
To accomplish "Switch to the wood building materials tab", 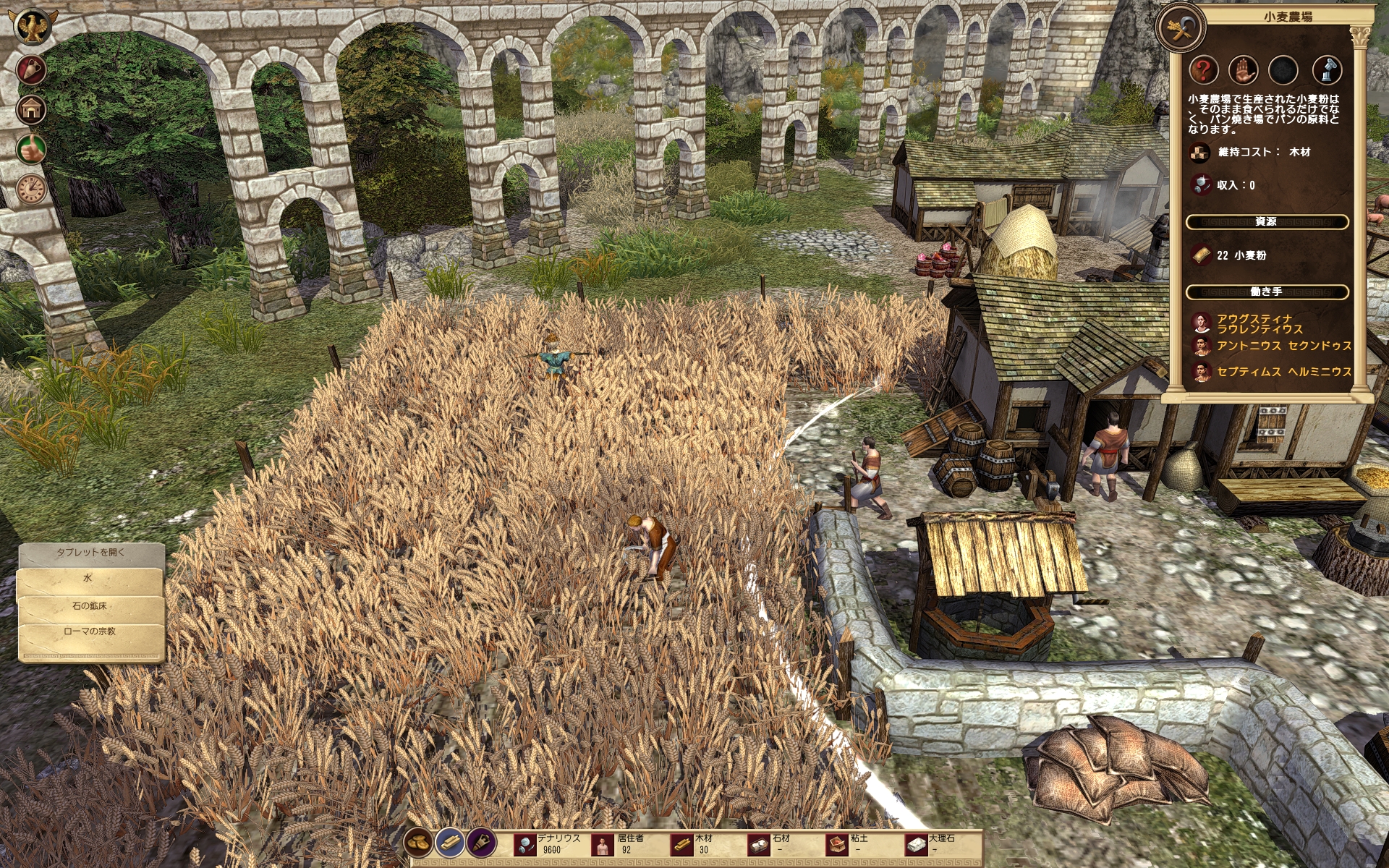I will point(450,842).
